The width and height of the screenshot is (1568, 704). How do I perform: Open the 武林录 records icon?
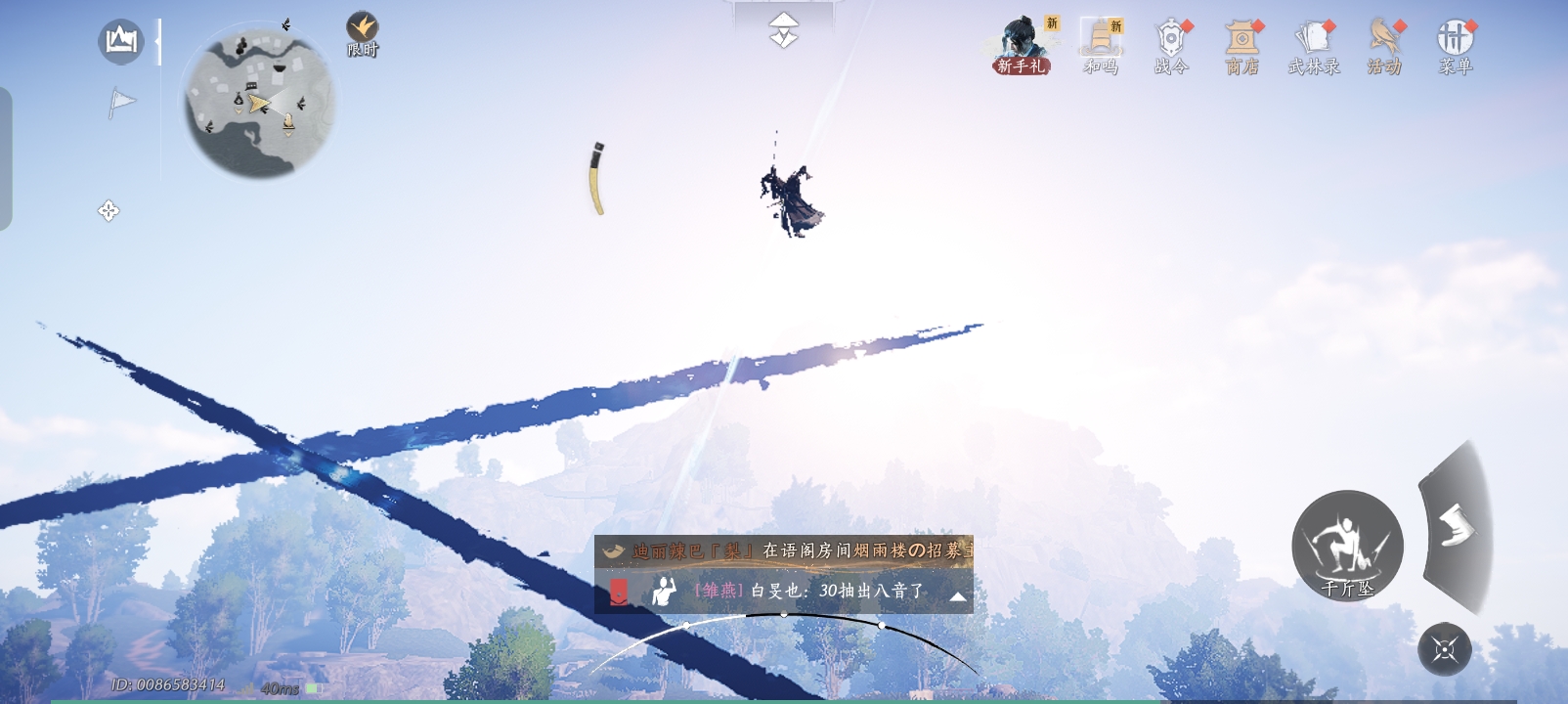[1312, 41]
